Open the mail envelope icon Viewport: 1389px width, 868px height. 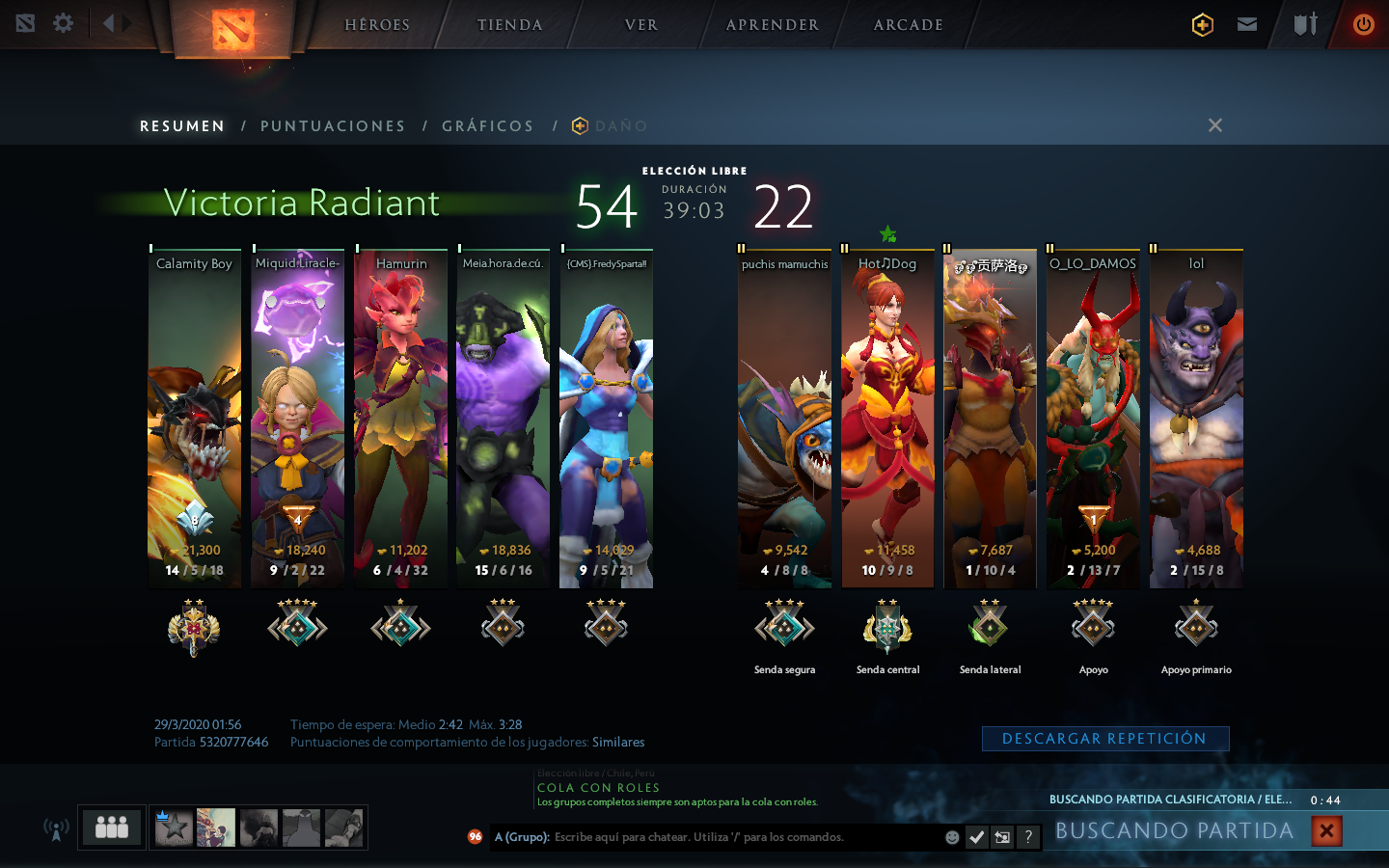point(1247,24)
